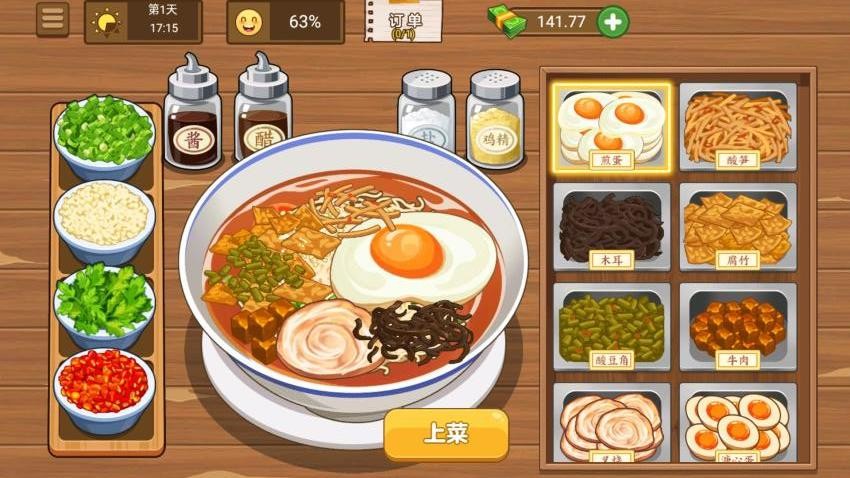Serve the dish with 上菜 button
The image size is (850, 478).
tap(446, 435)
